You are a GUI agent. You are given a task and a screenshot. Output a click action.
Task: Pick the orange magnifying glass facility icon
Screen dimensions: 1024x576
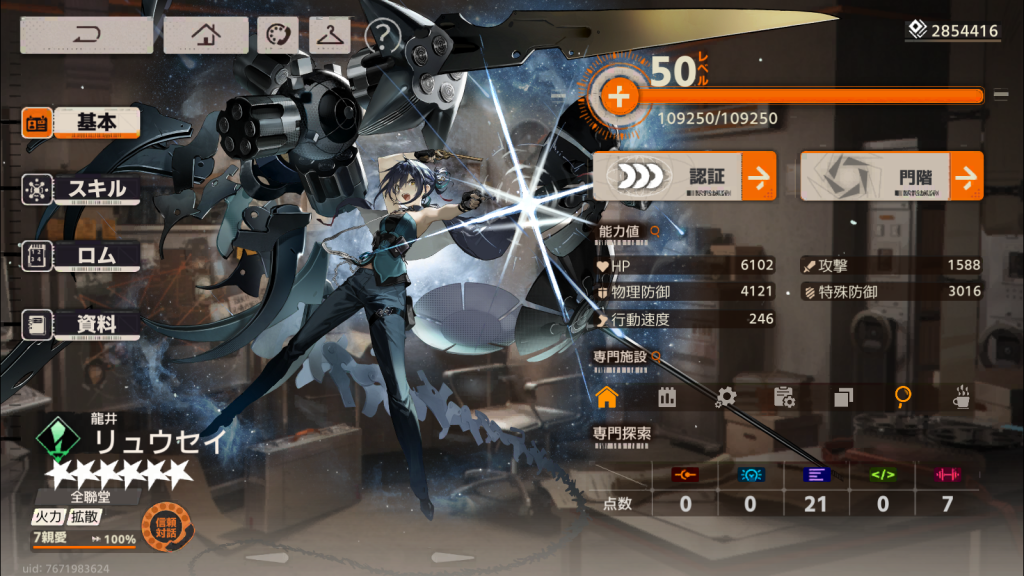[903, 397]
